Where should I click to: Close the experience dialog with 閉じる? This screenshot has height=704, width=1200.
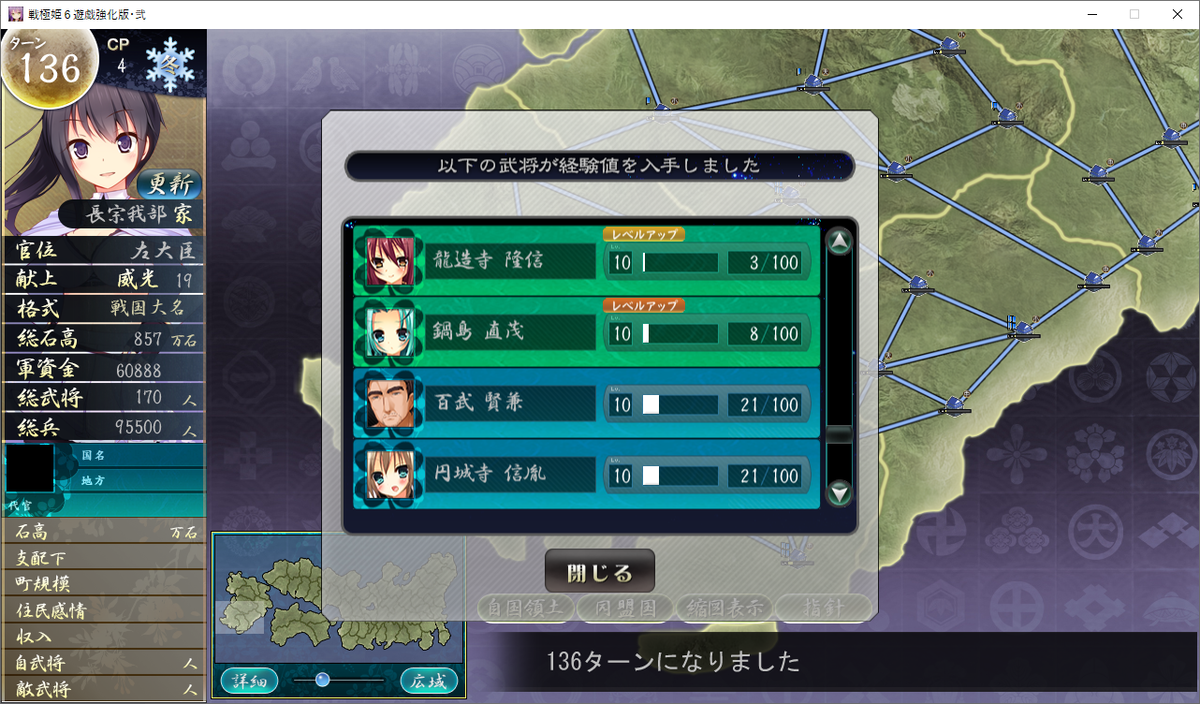[599, 573]
